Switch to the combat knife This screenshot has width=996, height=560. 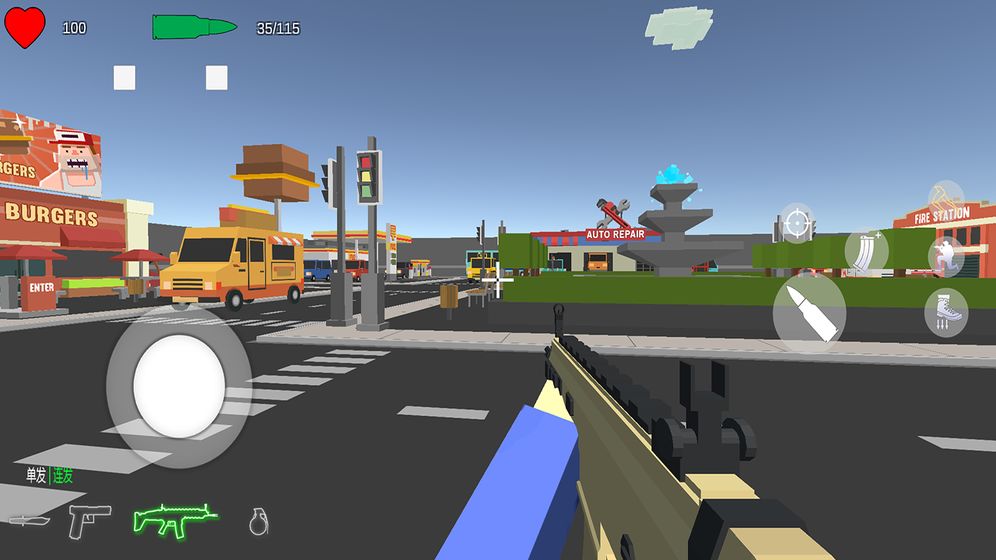coord(27,520)
